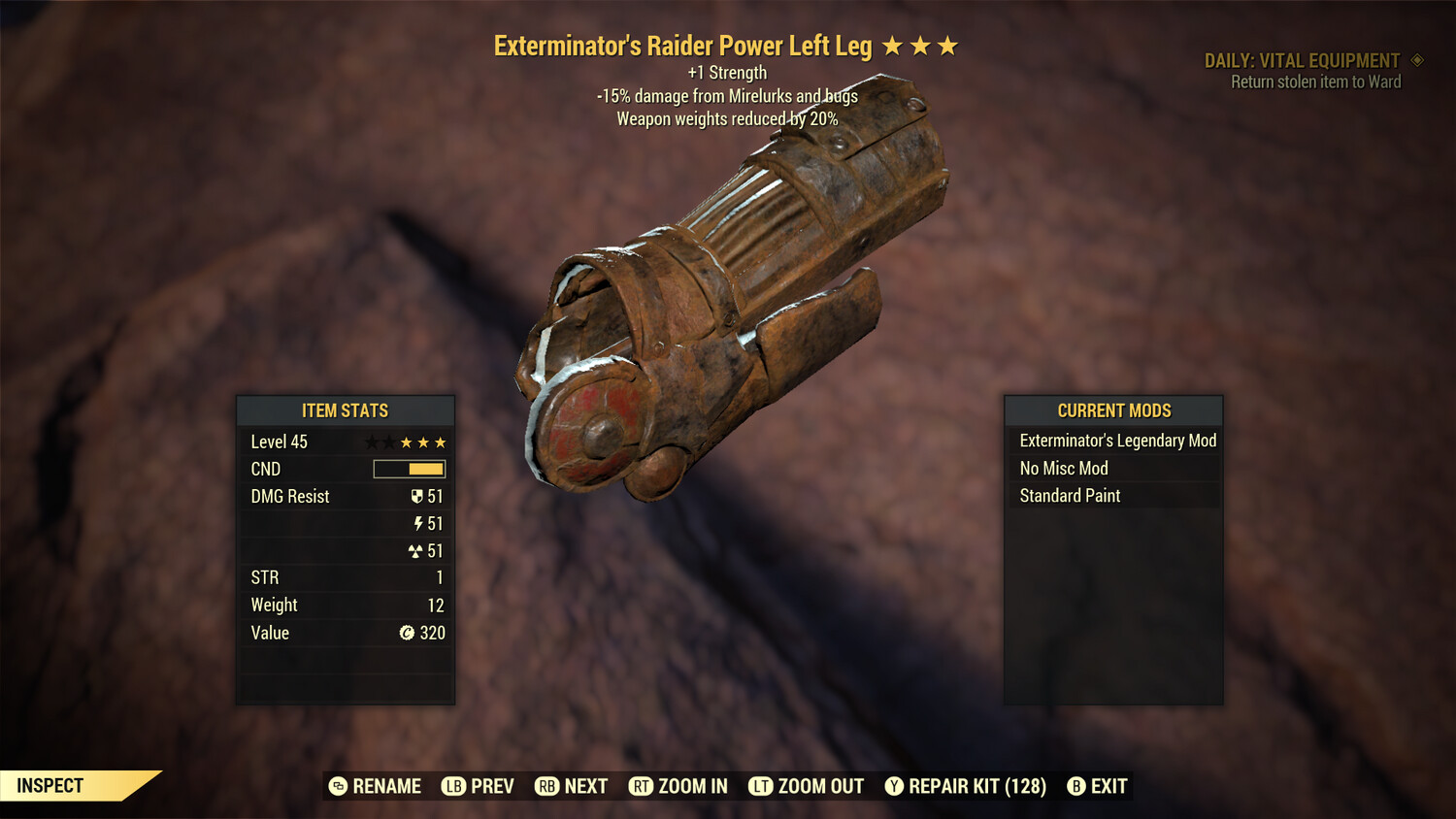This screenshot has width=1456, height=819.
Task: Click the lightning bolt energy resist icon
Action: click(419, 523)
